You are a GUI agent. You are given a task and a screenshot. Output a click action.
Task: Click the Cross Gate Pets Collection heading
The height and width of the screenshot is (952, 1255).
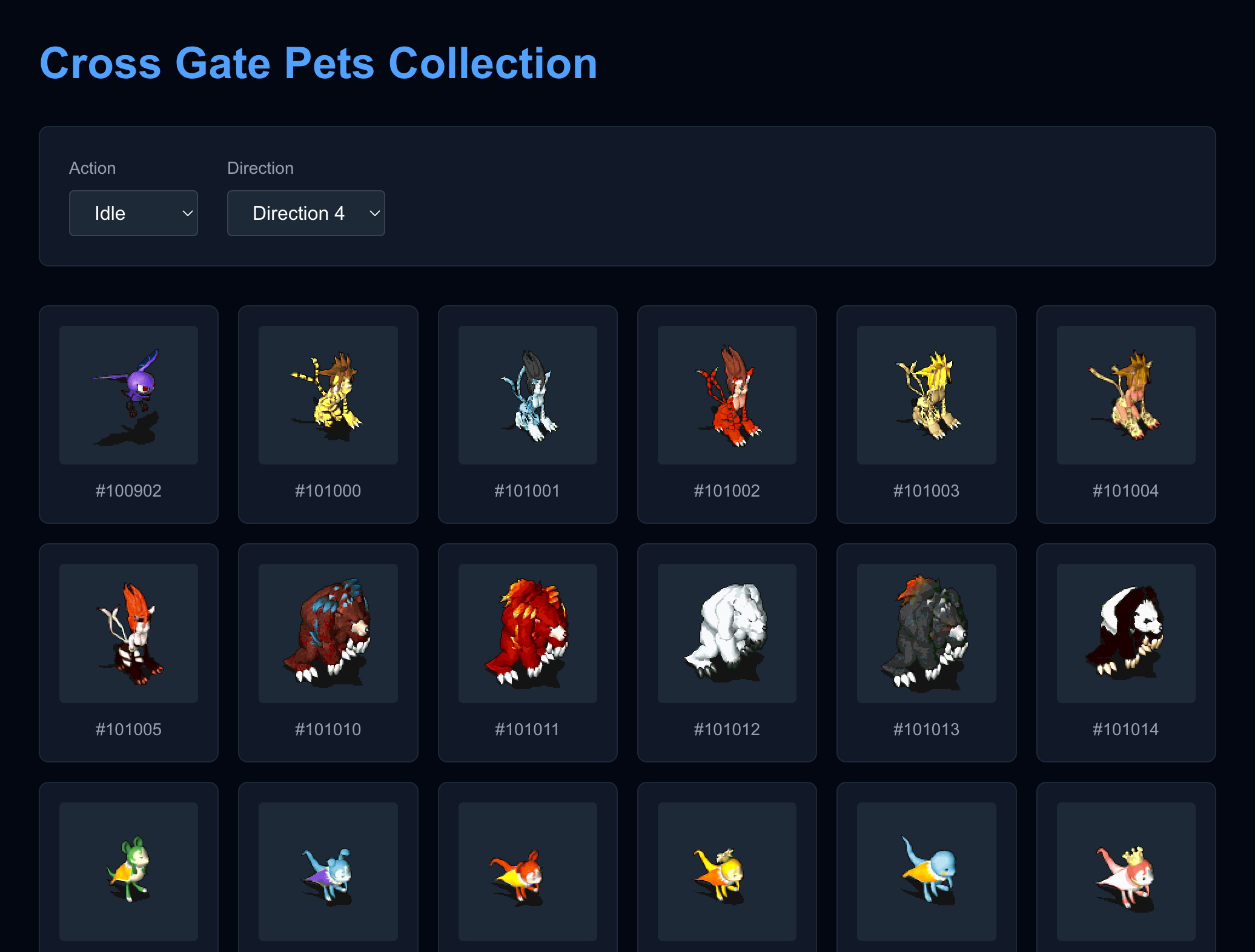click(x=317, y=63)
